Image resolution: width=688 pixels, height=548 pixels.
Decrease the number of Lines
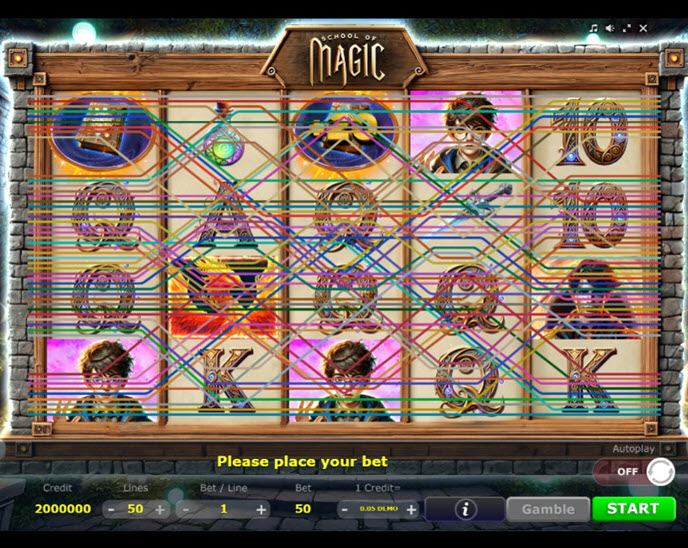click(x=110, y=509)
